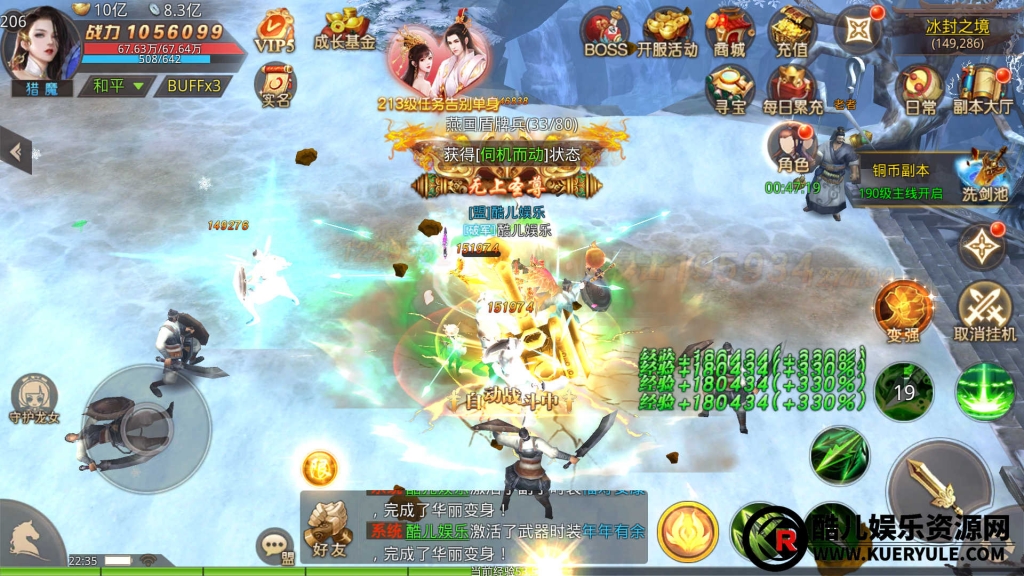Open the 商城 shop

[x=730, y=32]
